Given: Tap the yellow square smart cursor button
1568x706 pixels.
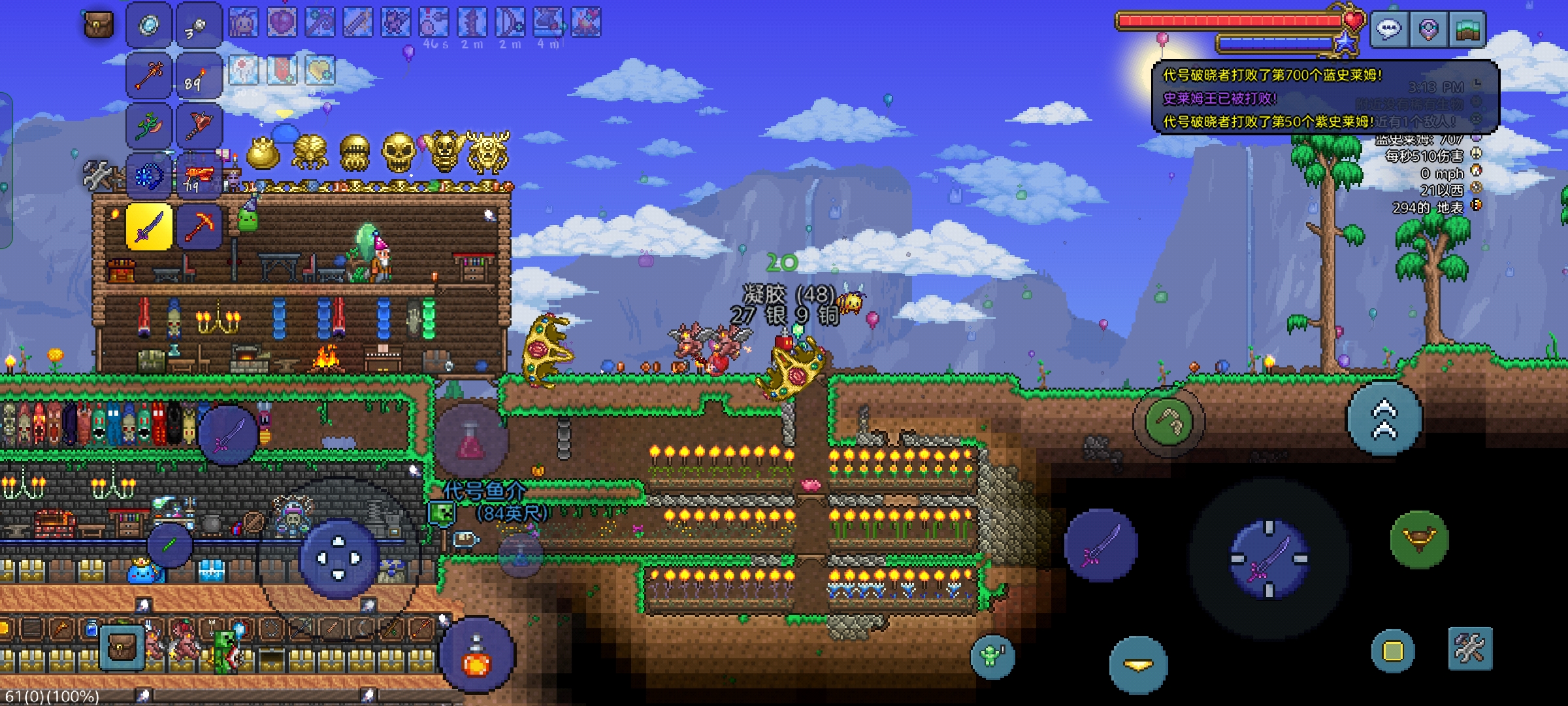Looking at the screenshot, I should click(x=1392, y=651).
